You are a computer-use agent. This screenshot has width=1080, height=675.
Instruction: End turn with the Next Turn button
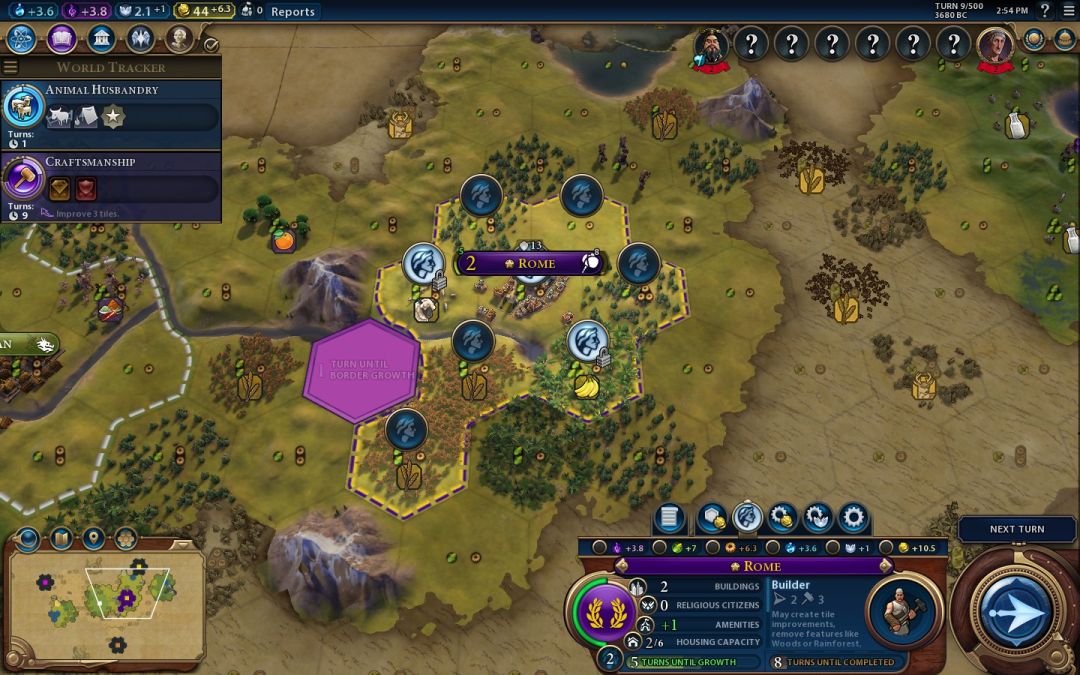(x=1016, y=608)
